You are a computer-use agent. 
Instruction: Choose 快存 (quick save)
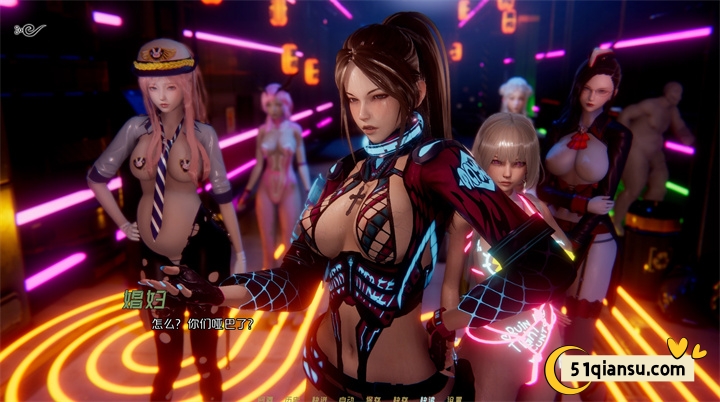click(399, 398)
